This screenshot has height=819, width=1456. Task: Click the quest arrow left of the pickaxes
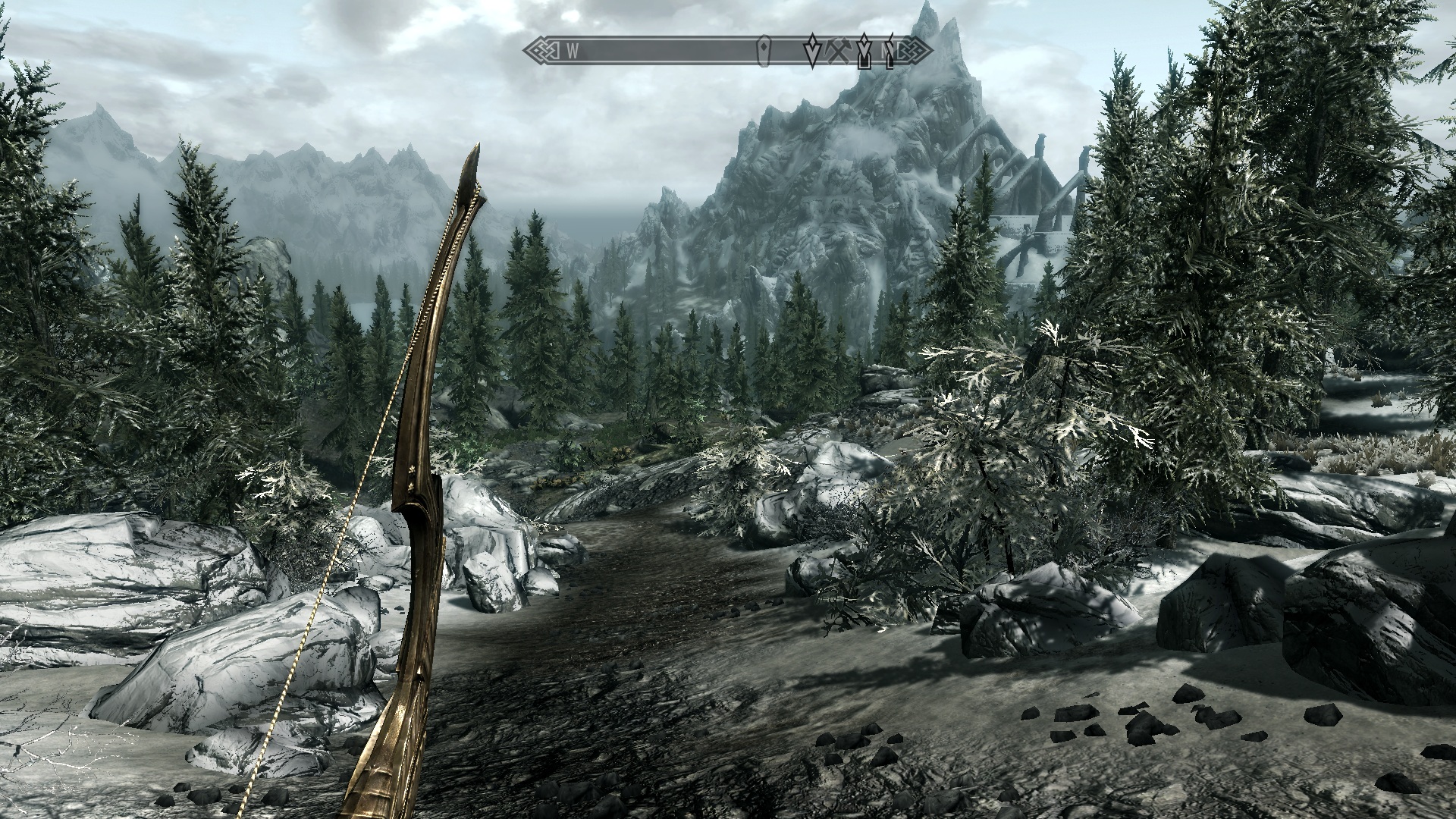pos(812,50)
